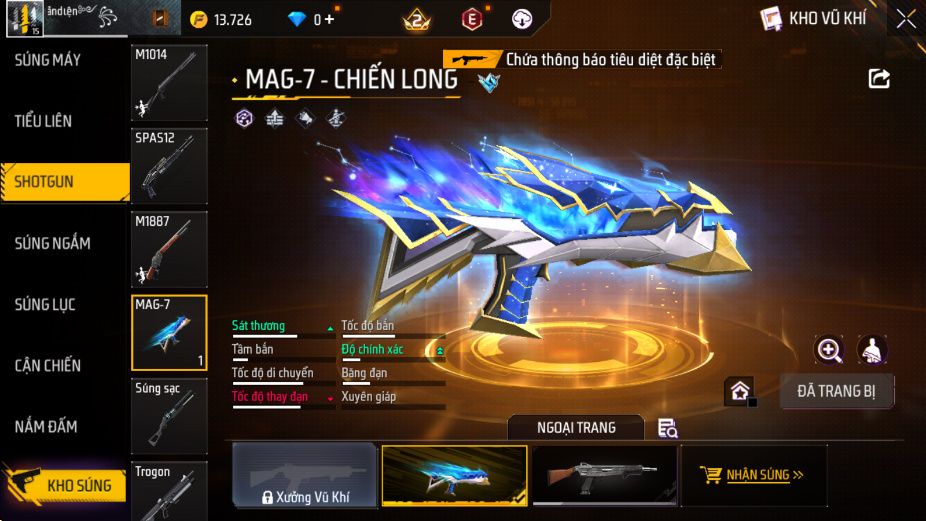Show the SÚNG LỤC category
926x521 pixels.
coord(45,304)
